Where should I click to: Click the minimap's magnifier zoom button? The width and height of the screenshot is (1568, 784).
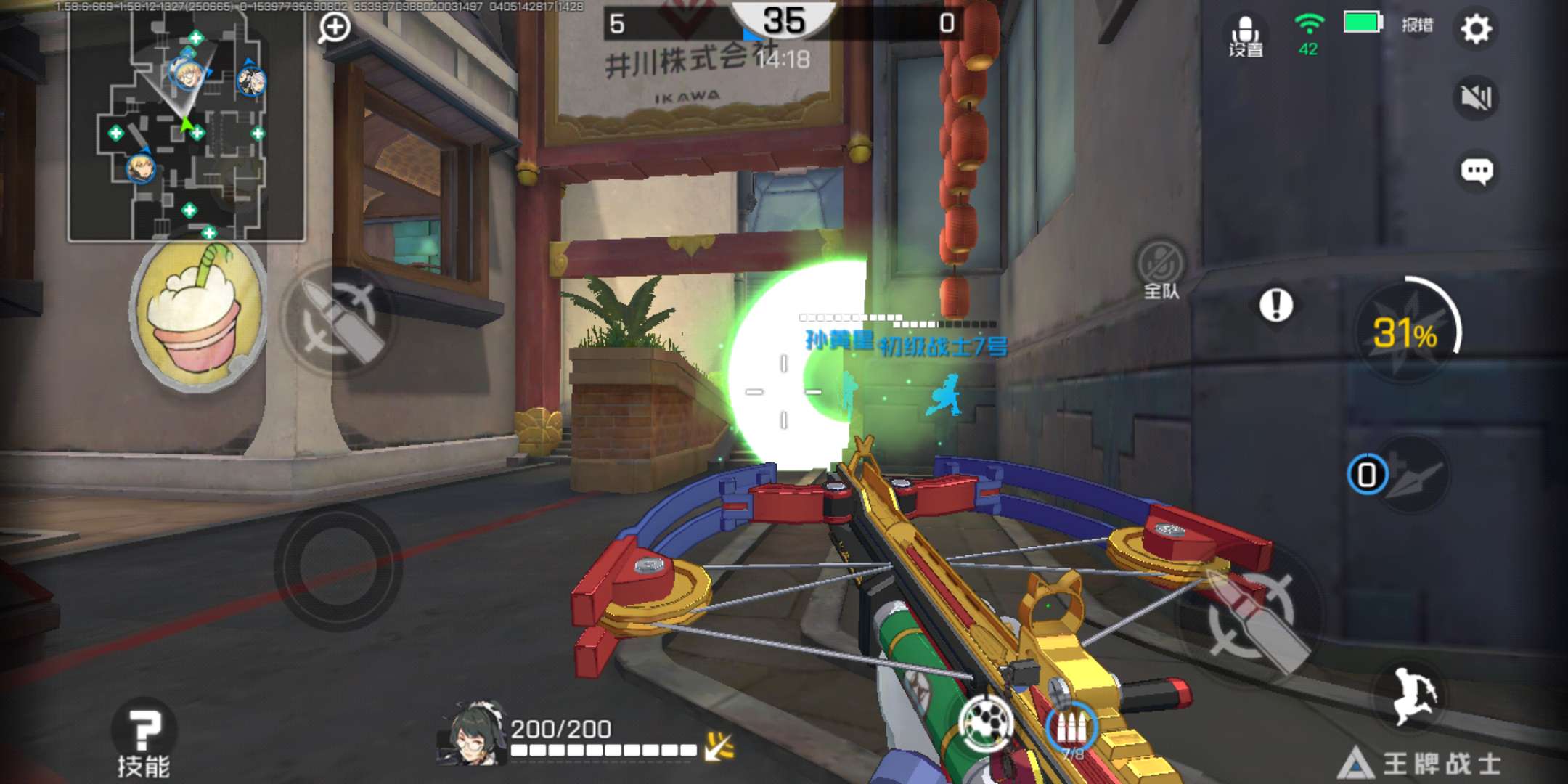[334, 28]
